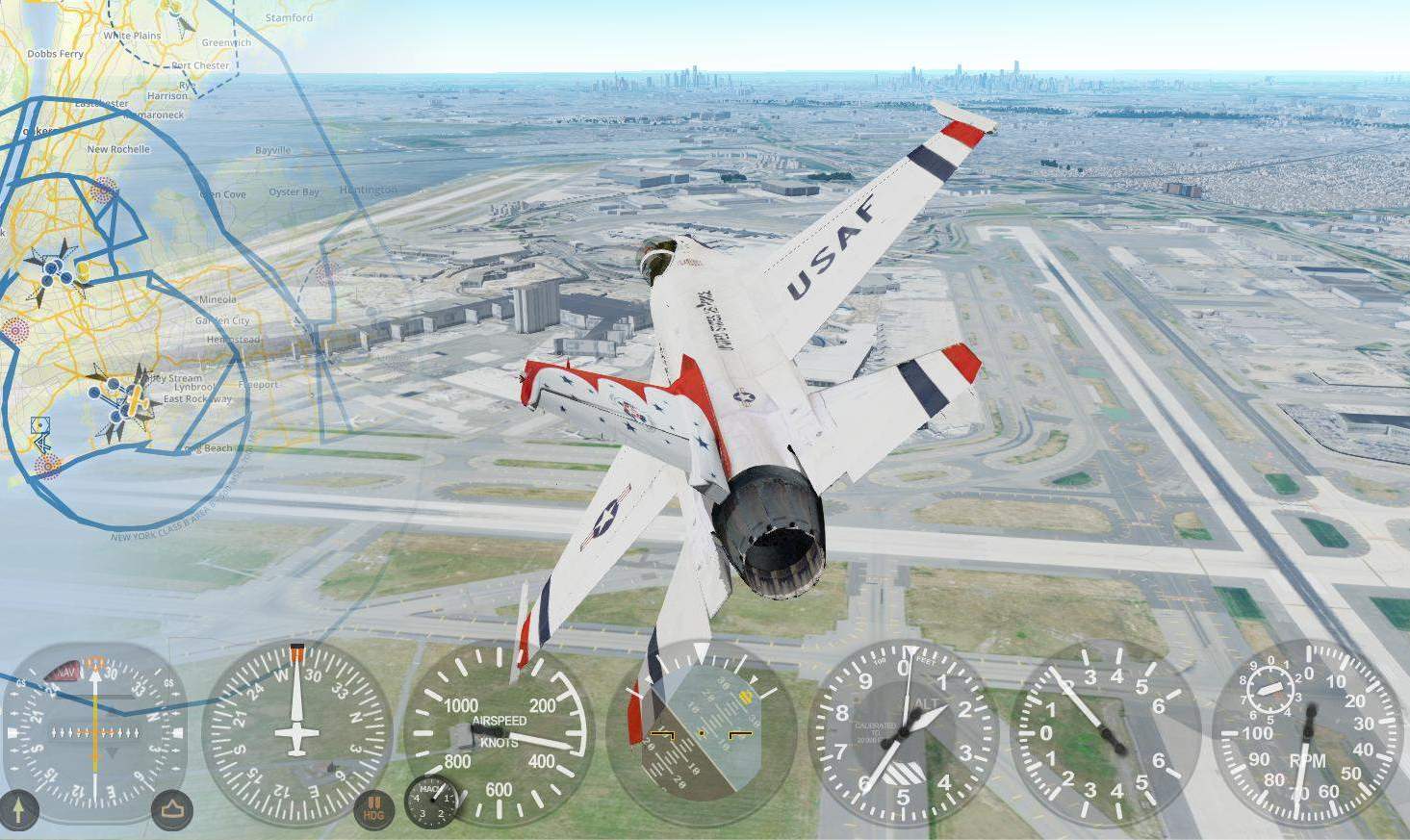The width and height of the screenshot is (1410, 840).
Task: Select the orange outline button beside the HSI
Action: (x=172, y=810)
